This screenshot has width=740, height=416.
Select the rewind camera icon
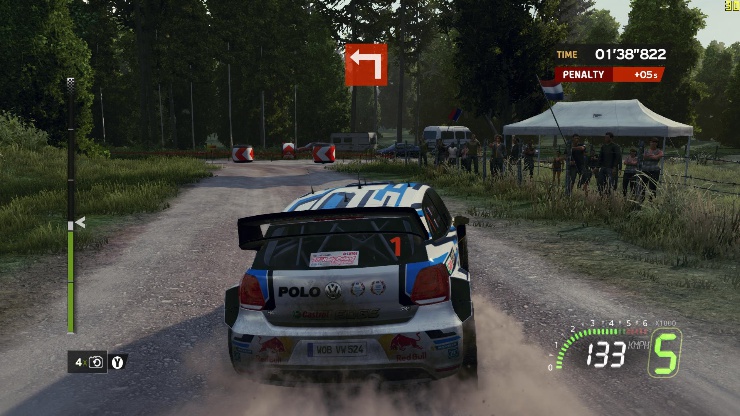97,362
